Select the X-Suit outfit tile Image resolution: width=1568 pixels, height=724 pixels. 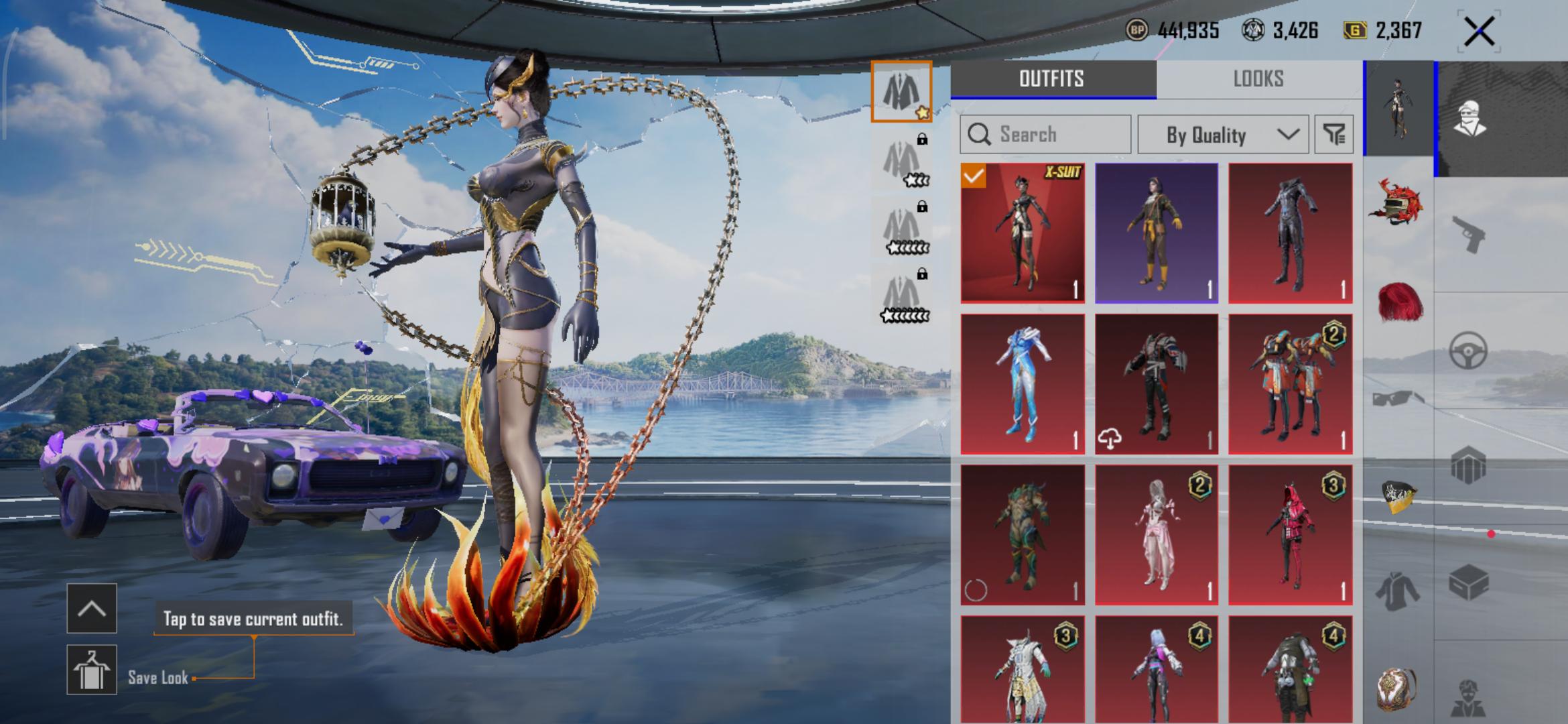tap(1023, 233)
